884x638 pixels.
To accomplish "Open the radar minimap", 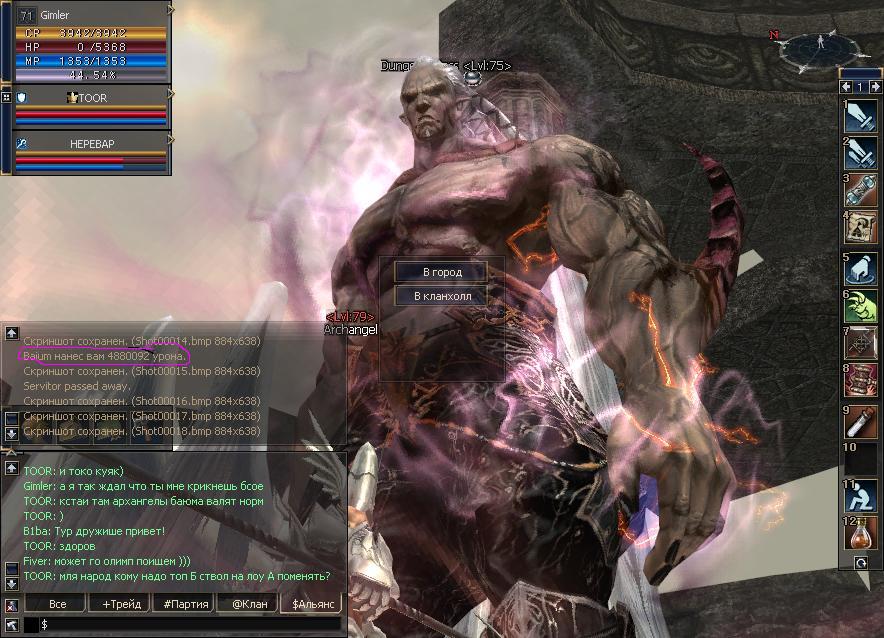I will pyautogui.click(x=820, y=44).
